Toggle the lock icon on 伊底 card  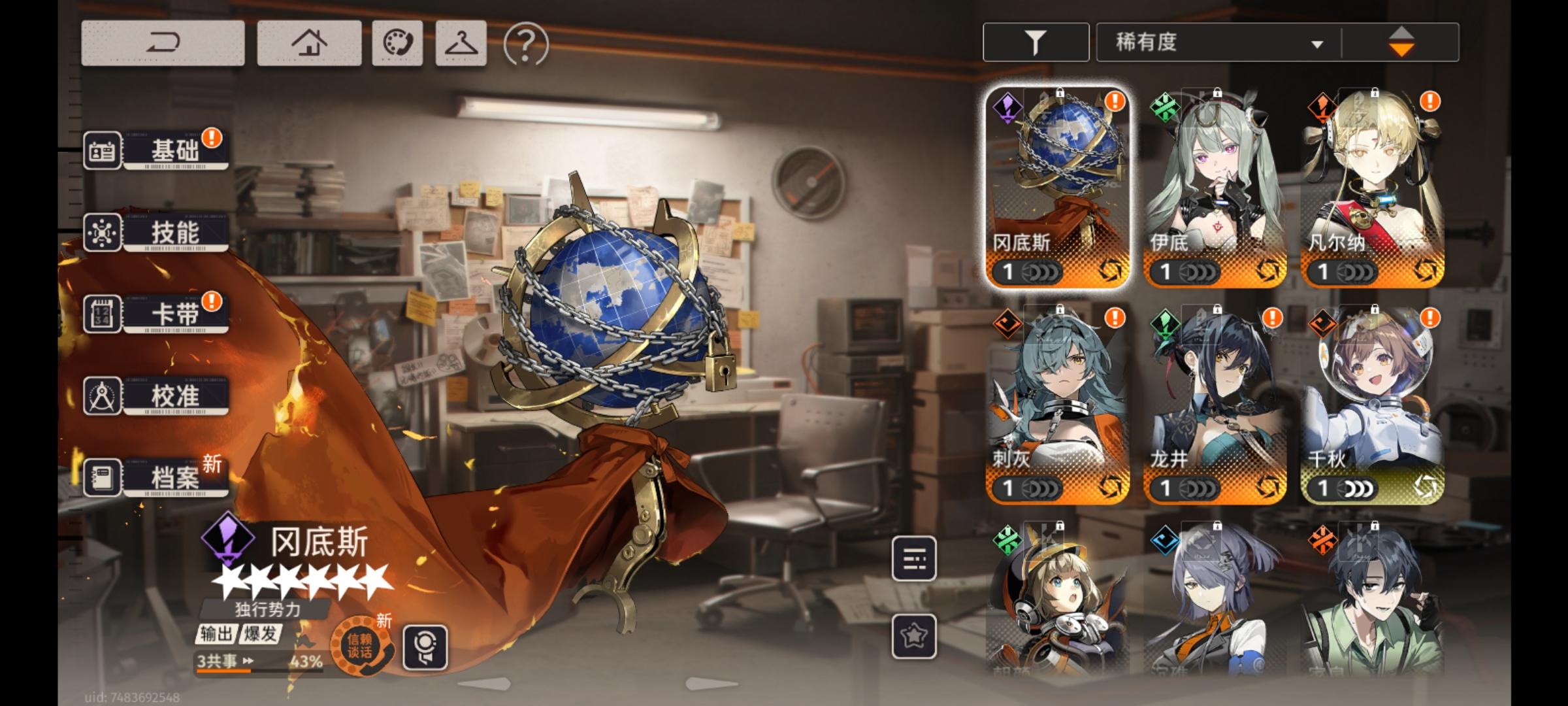point(1217,93)
